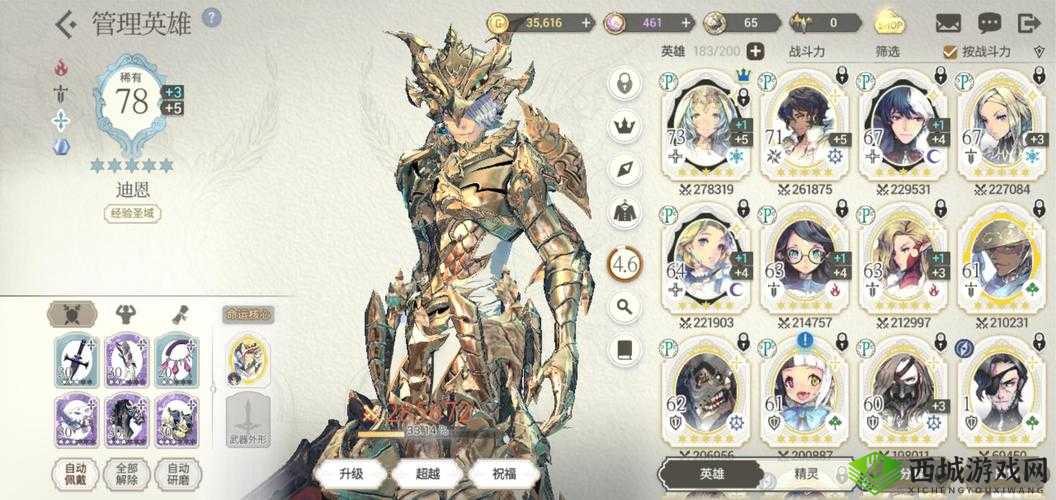Image resolution: width=1056 pixels, height=500 pixels.
Task: Open the chat bubble icon
Action: [x=989, y=22]
